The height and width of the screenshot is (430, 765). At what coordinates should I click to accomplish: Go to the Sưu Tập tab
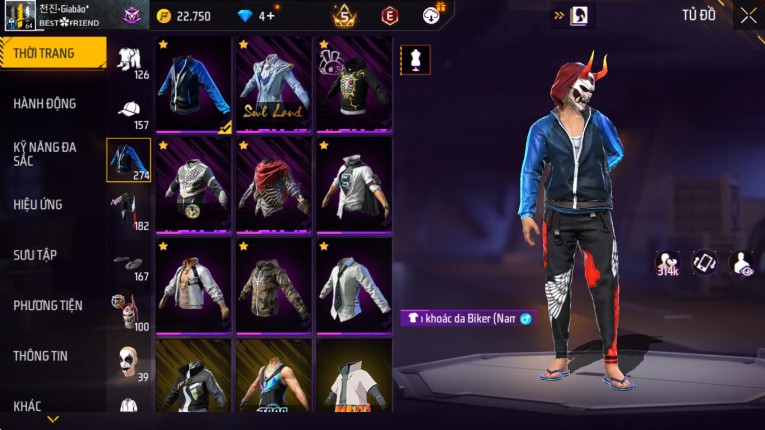(x=35, y=255)
